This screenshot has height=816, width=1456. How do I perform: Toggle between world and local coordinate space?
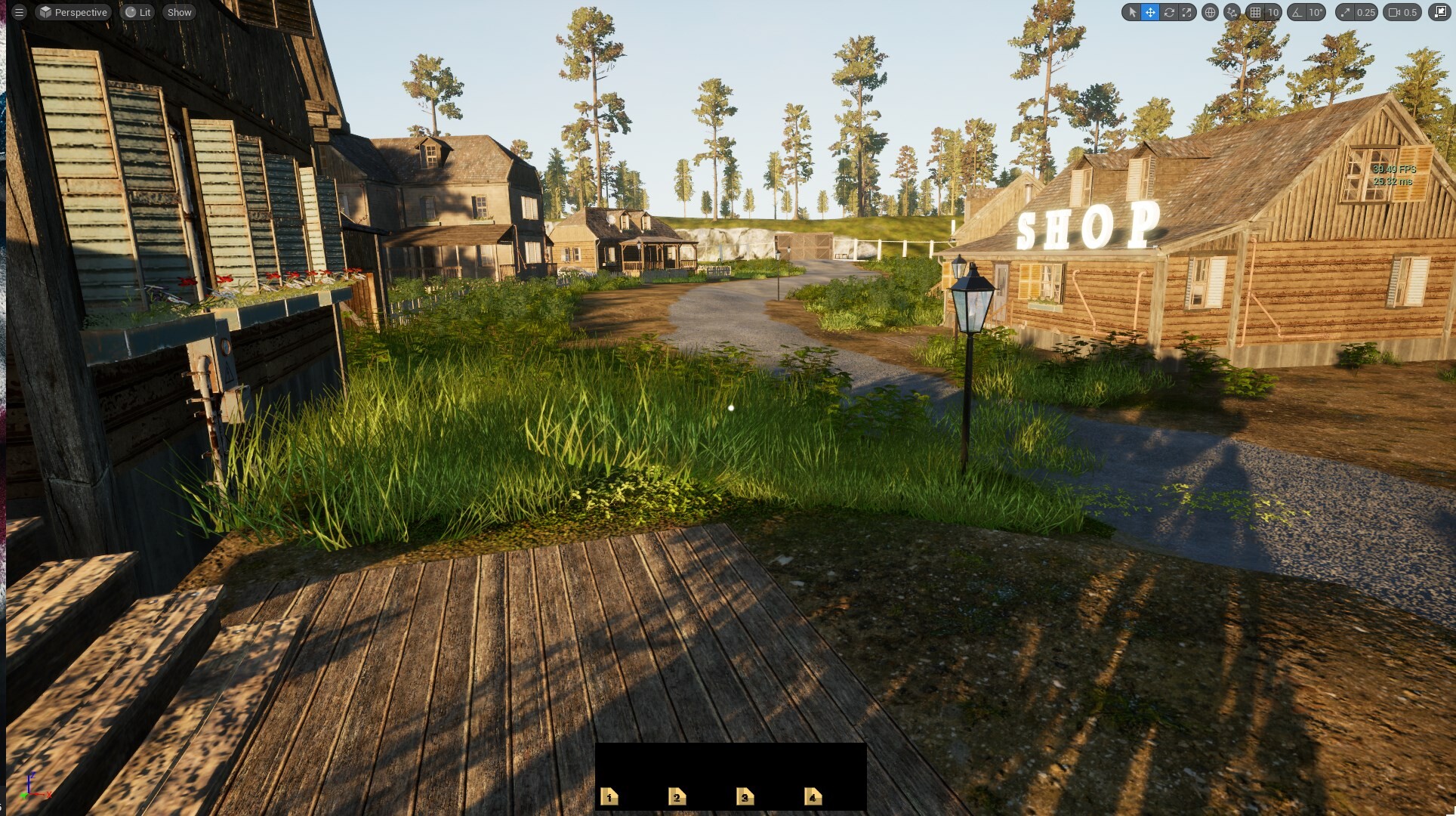coord(1208,12)
